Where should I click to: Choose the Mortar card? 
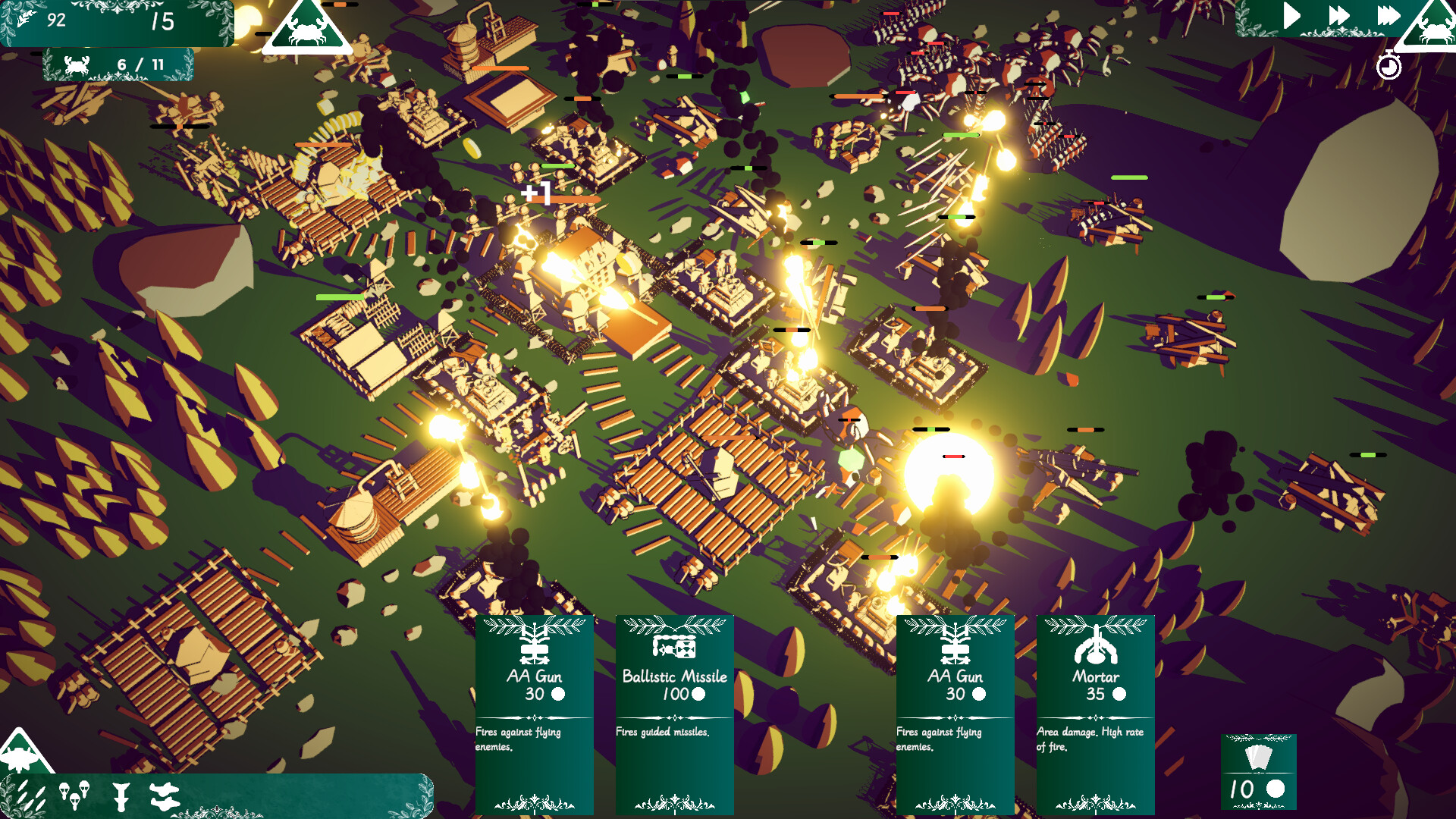1095,713
